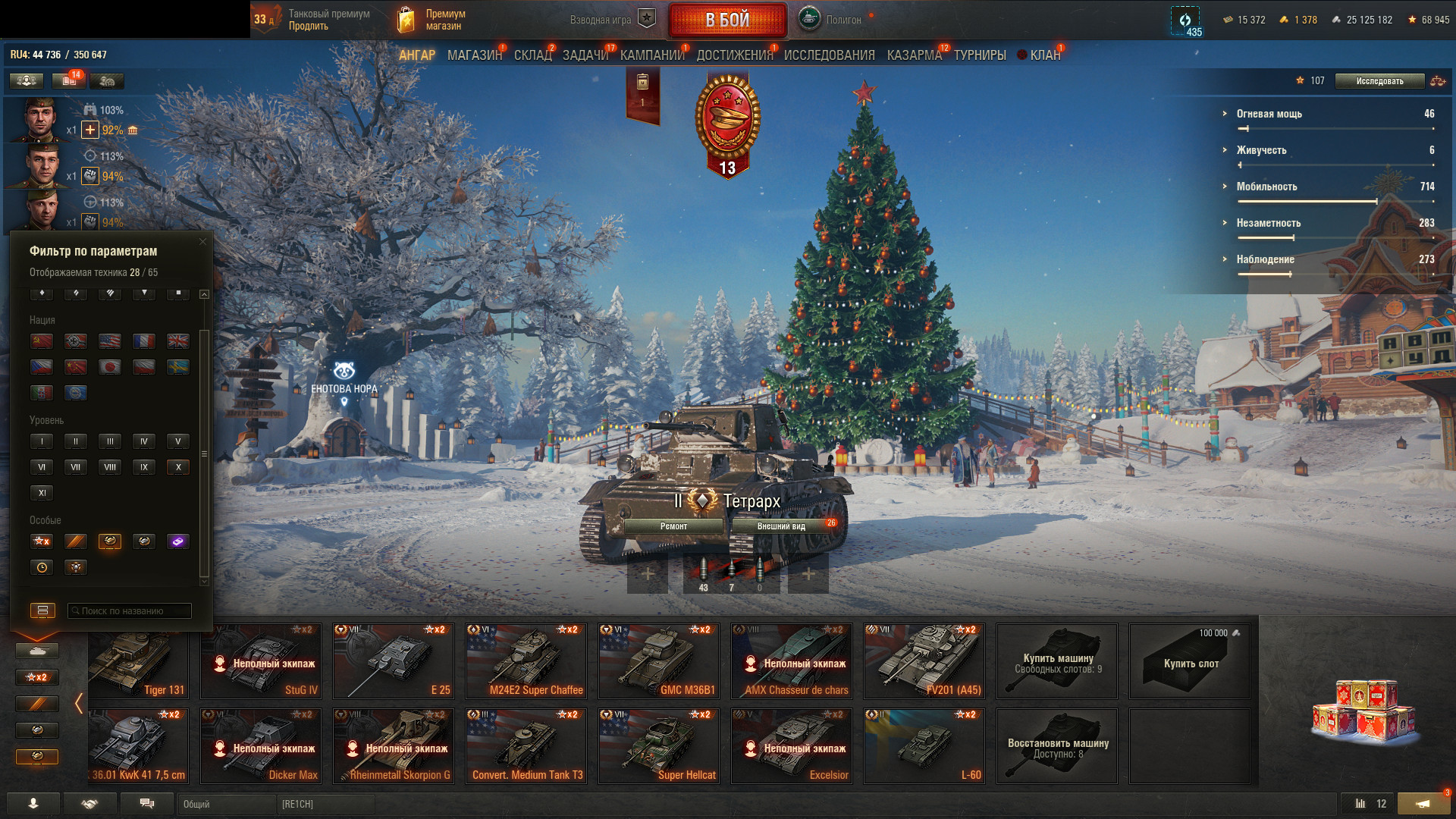Select the E 25 tank
Viewport: 1456px width, 819px height.
(x=394, y=661)
